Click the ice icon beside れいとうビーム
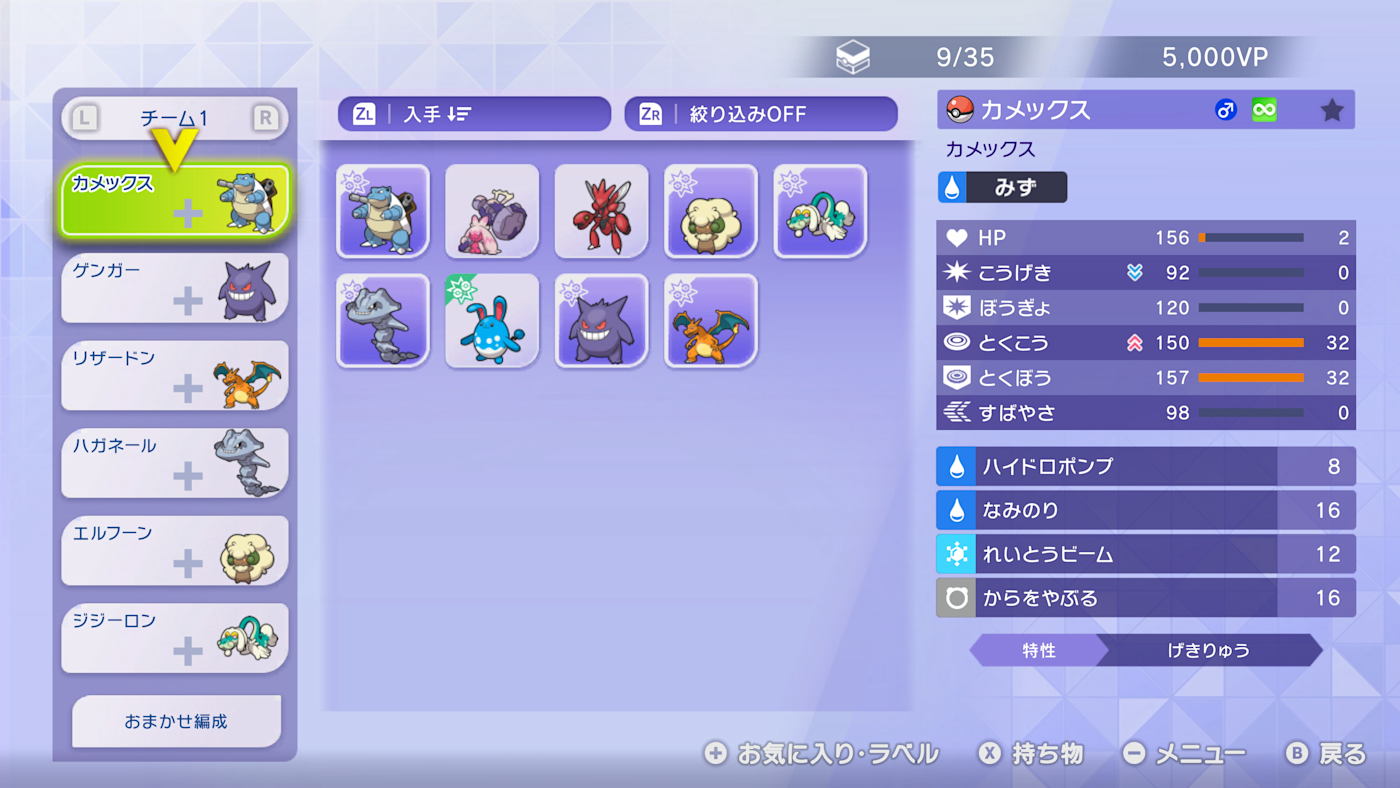Image resolution: width=1400 pixels, height=788 pixels. pyautogui.click(x=956, y=554)
